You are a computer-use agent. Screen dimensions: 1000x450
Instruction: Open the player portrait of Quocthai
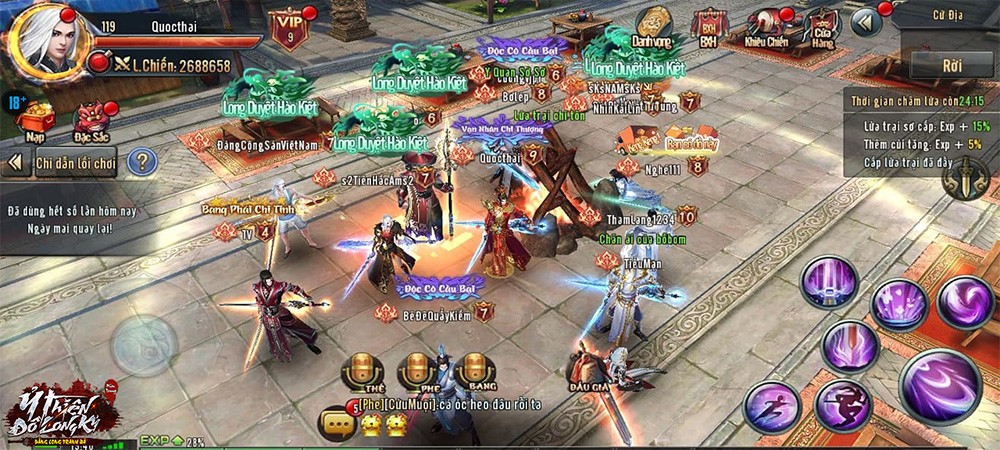(45, 40)
